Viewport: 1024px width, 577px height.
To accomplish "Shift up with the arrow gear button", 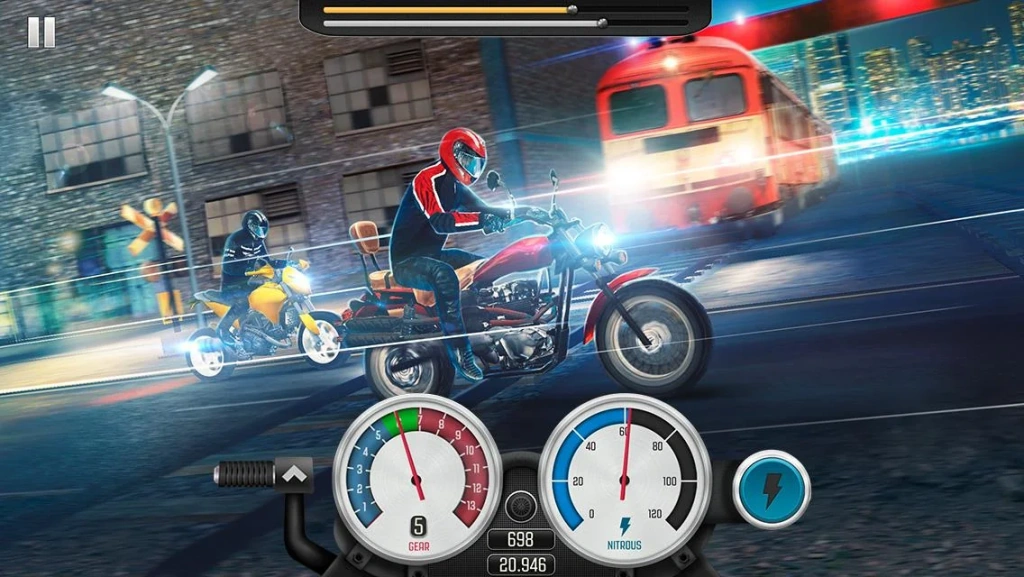I will tap(294, 473).
